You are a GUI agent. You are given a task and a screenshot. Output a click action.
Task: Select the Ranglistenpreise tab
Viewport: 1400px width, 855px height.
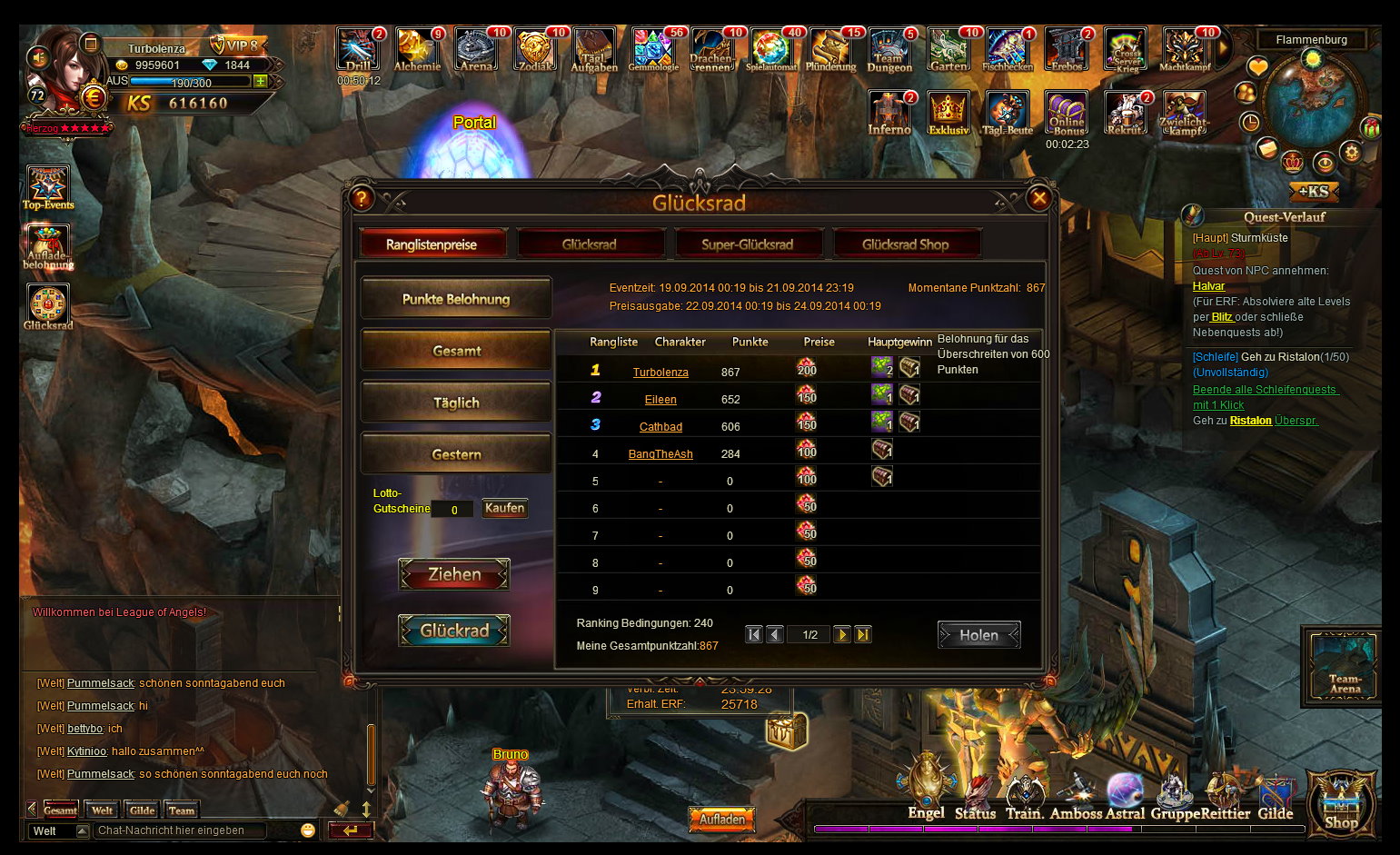click(x=432, y=244)
